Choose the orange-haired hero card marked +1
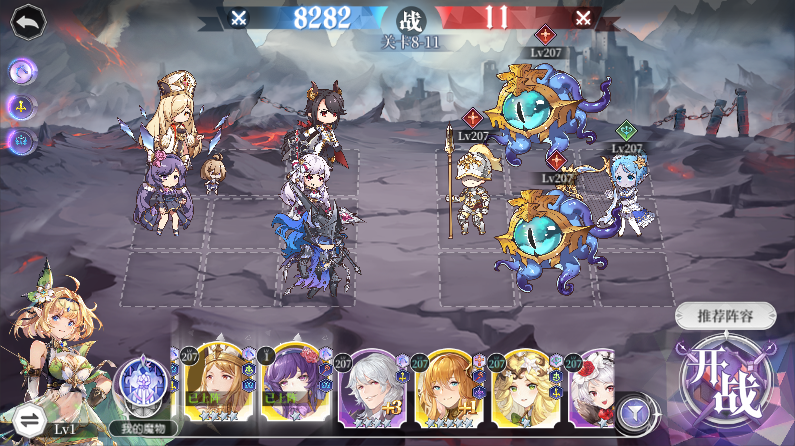The width and height of the screenshot is (795, 446). [x=448, y=385]
